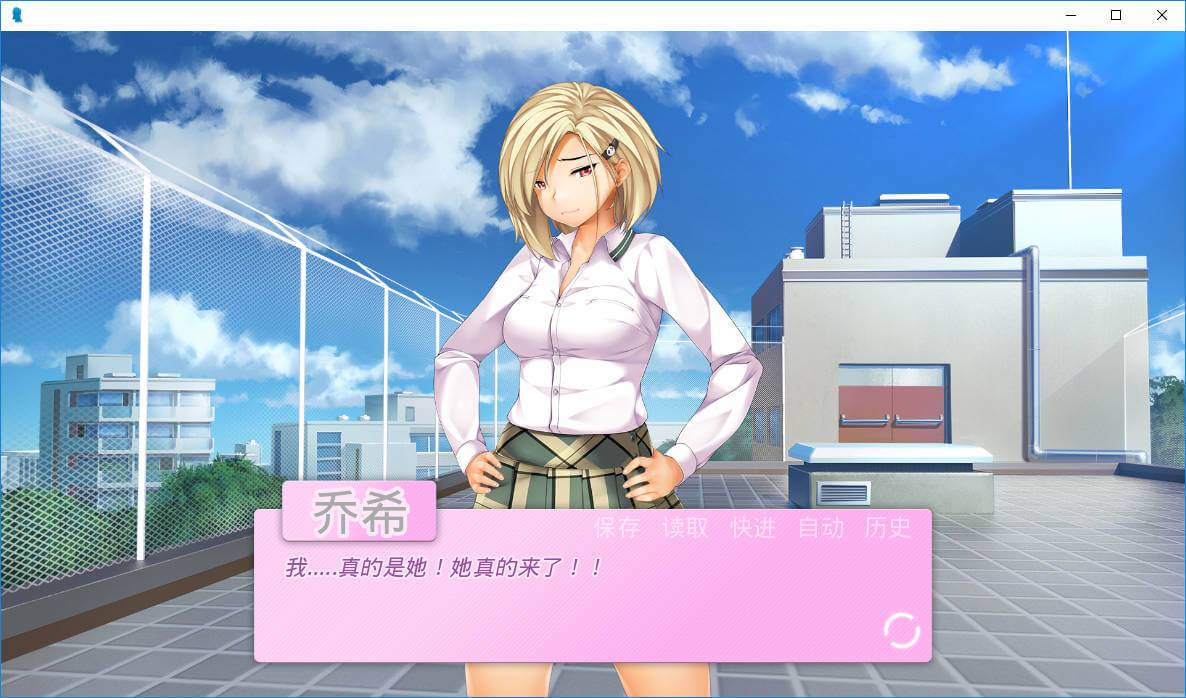Toggle 自动 auto-play mode
Screen dimensions: 1186x698
(821, 528)
